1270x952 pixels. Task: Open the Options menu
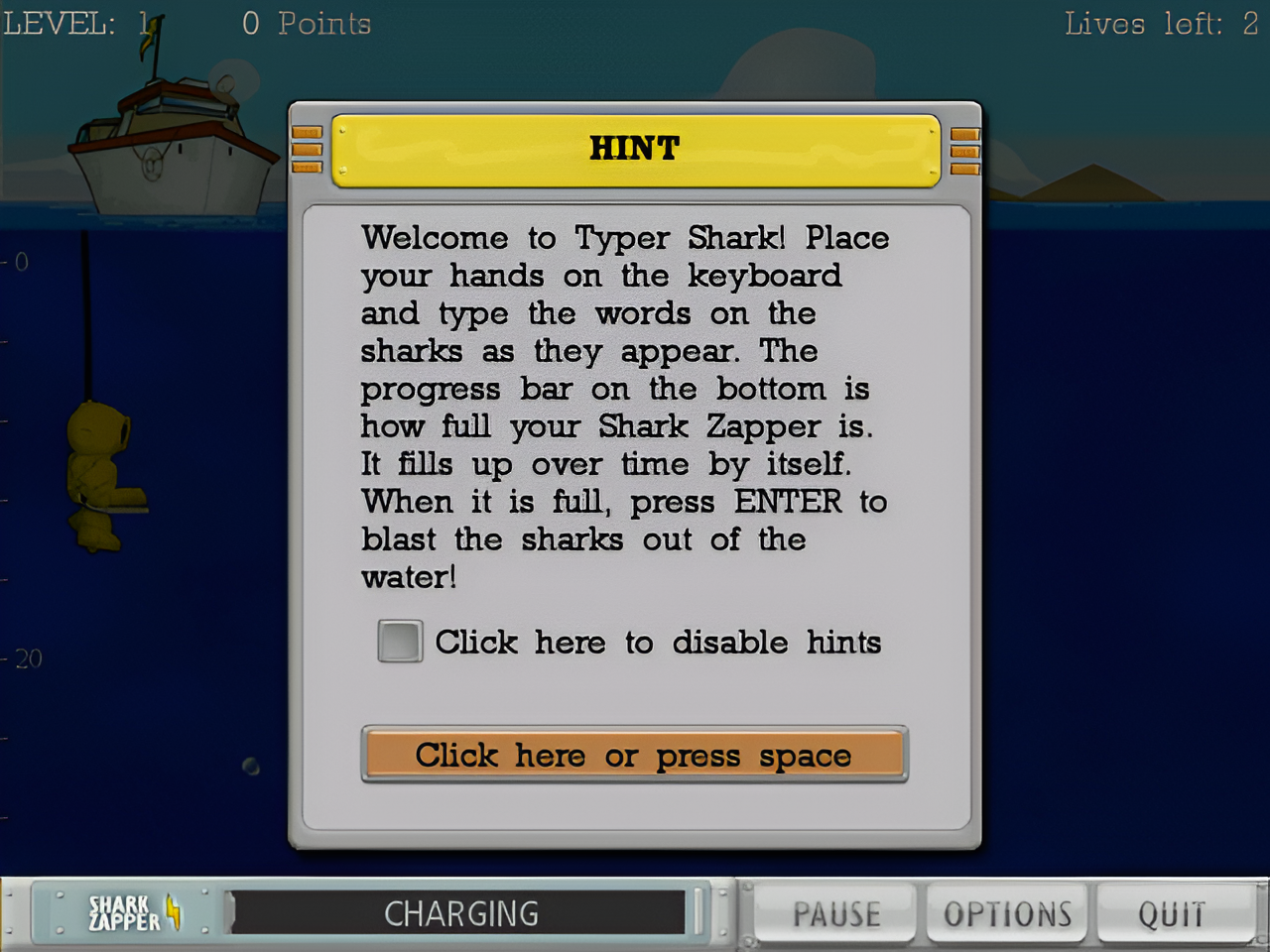(1007, 913)
